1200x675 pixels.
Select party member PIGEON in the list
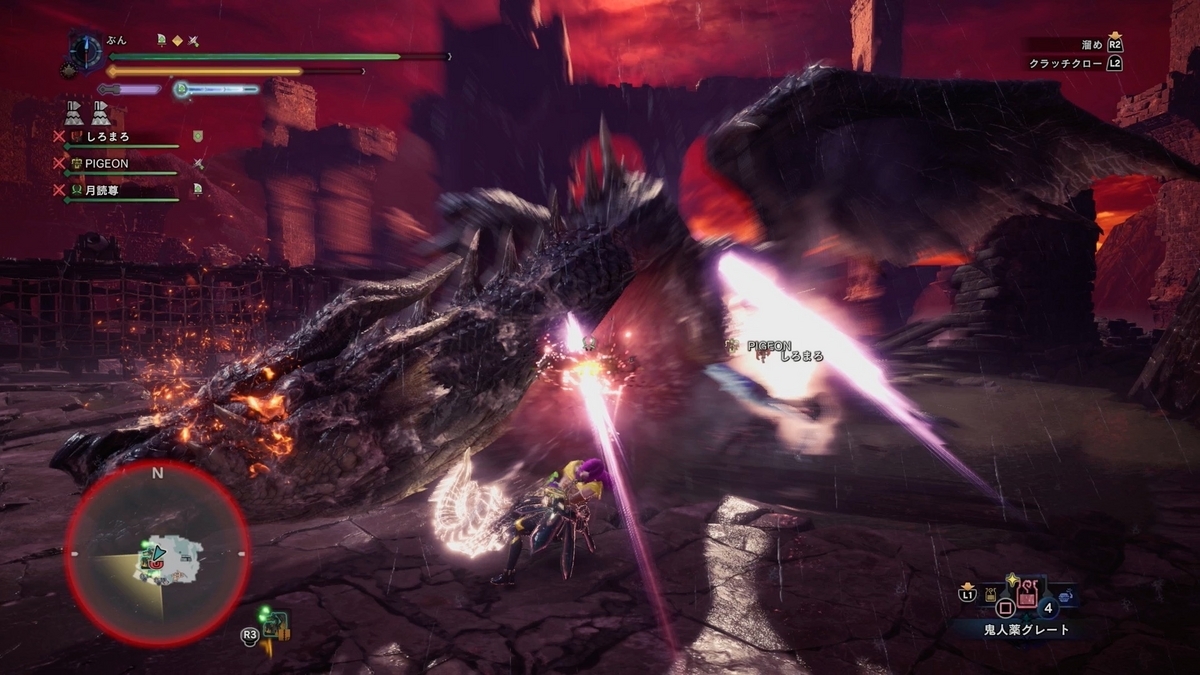tap(105, 163)
